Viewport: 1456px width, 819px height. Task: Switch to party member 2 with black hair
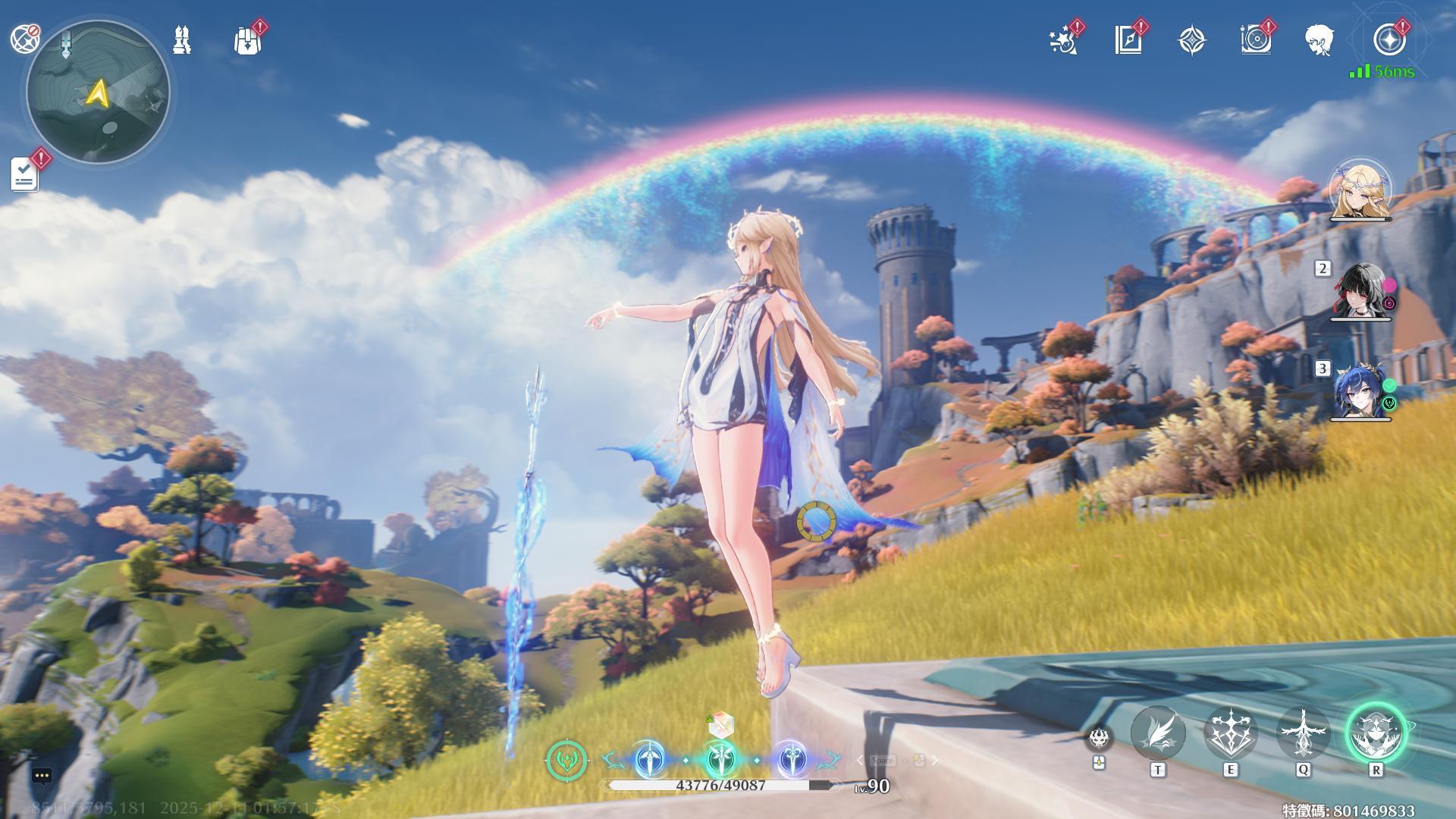1360,291
